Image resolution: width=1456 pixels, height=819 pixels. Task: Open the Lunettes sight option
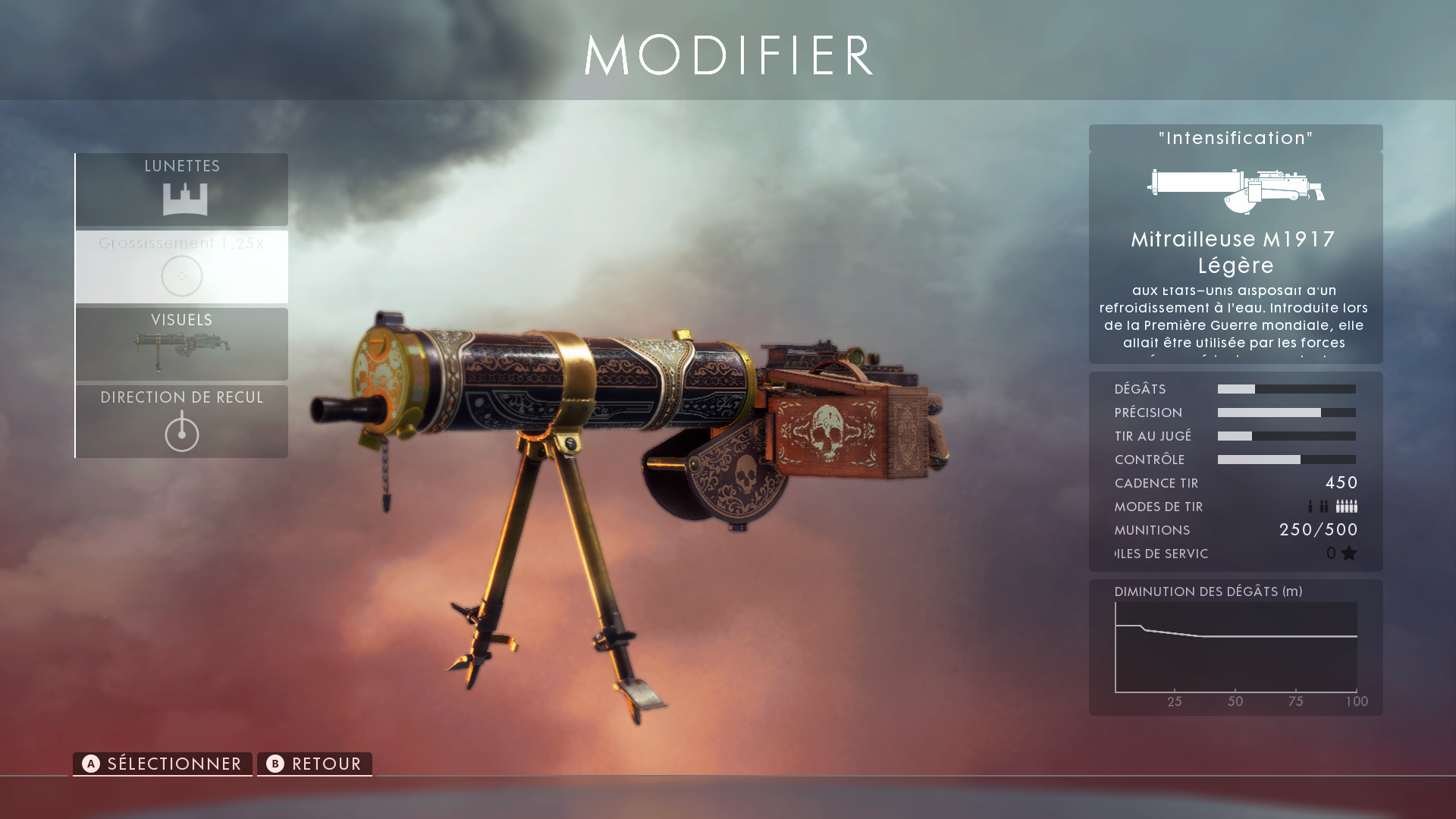[182, 190]
